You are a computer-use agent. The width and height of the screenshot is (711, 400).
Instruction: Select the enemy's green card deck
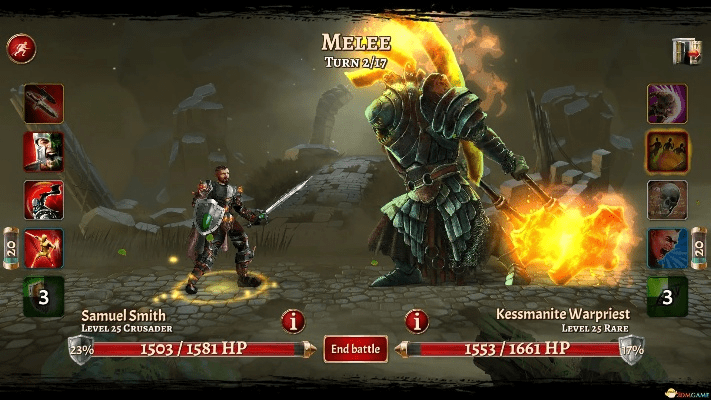coord(667,296)
